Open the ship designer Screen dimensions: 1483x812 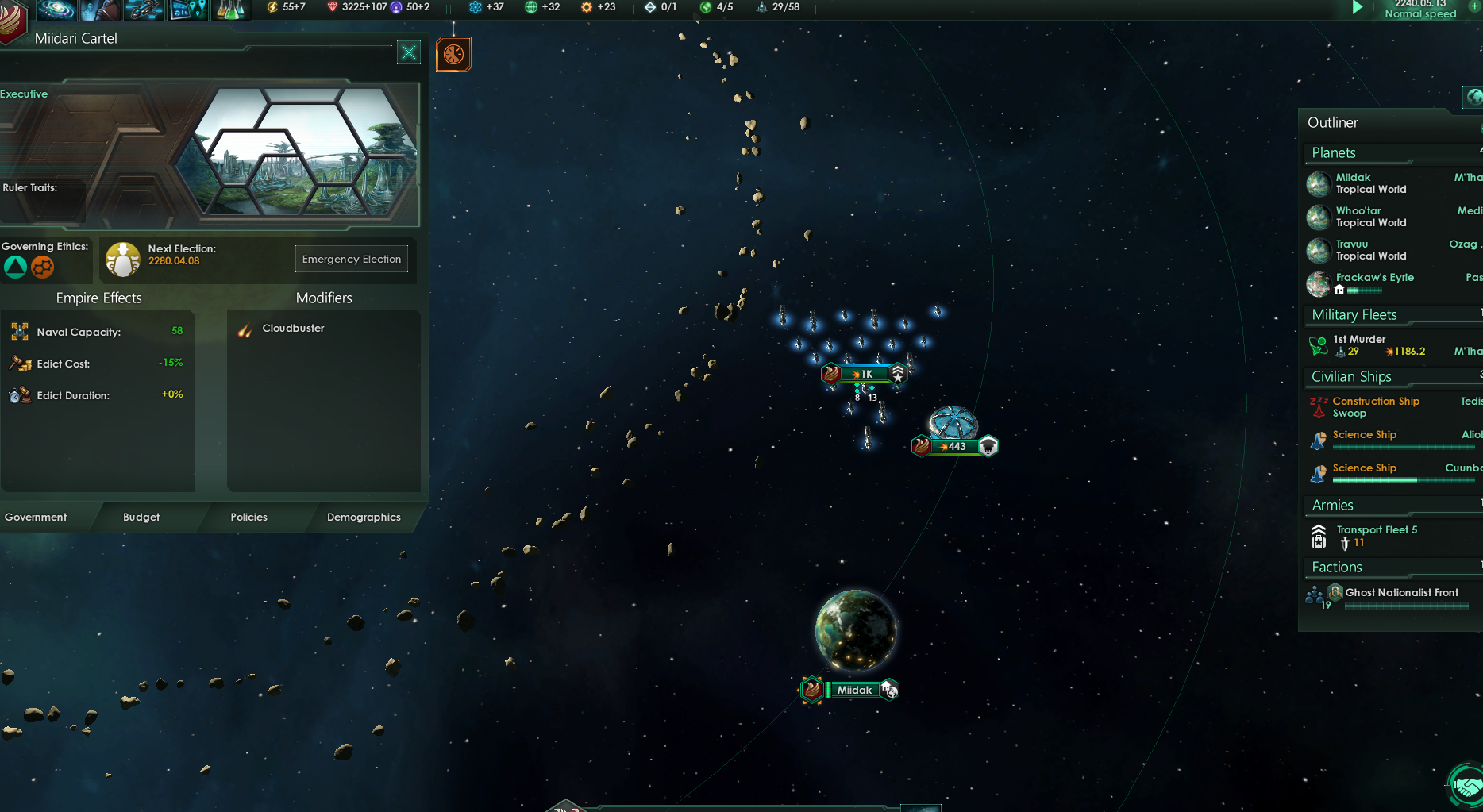pyautogui.click(x=143, y=9)
